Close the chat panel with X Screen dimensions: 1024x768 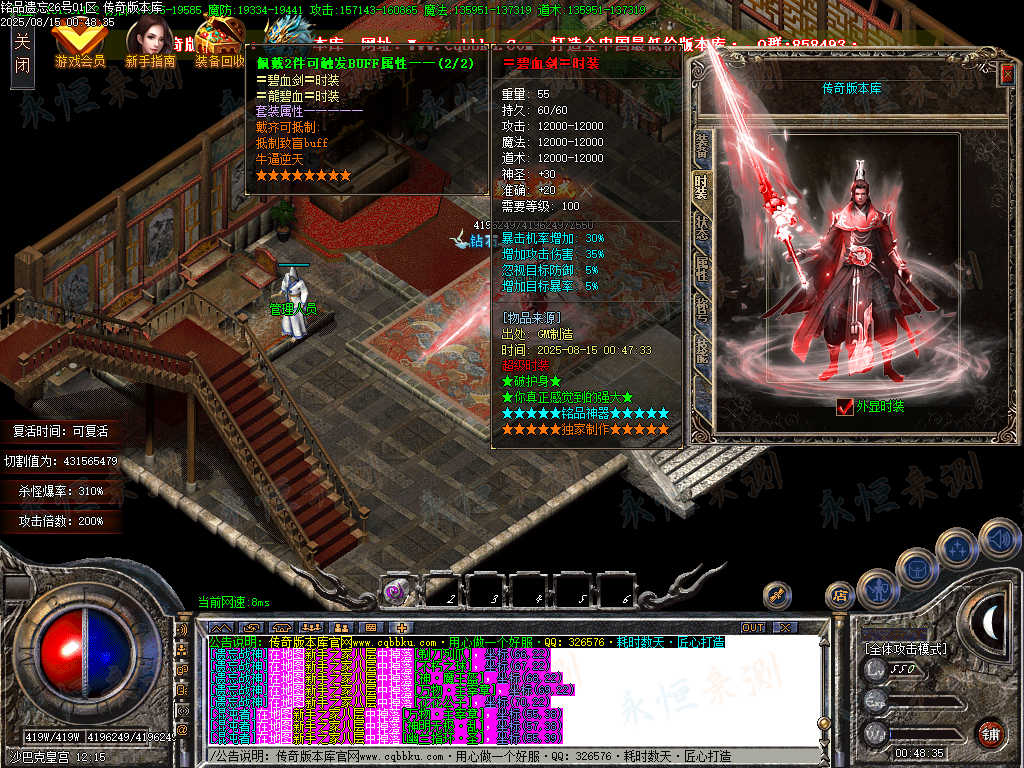pos(785,627)
